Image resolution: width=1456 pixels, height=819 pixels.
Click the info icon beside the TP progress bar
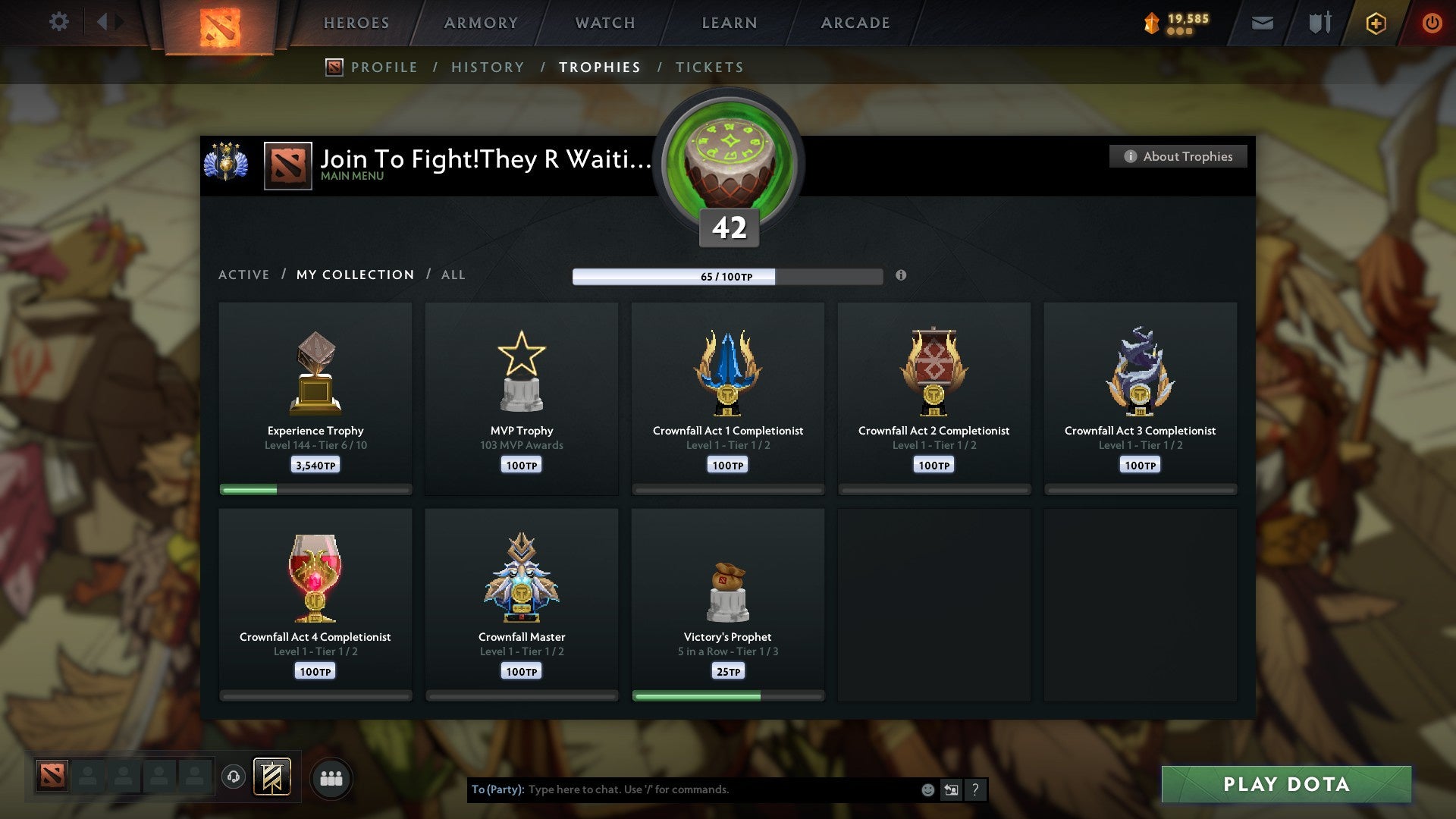[901, 276]
